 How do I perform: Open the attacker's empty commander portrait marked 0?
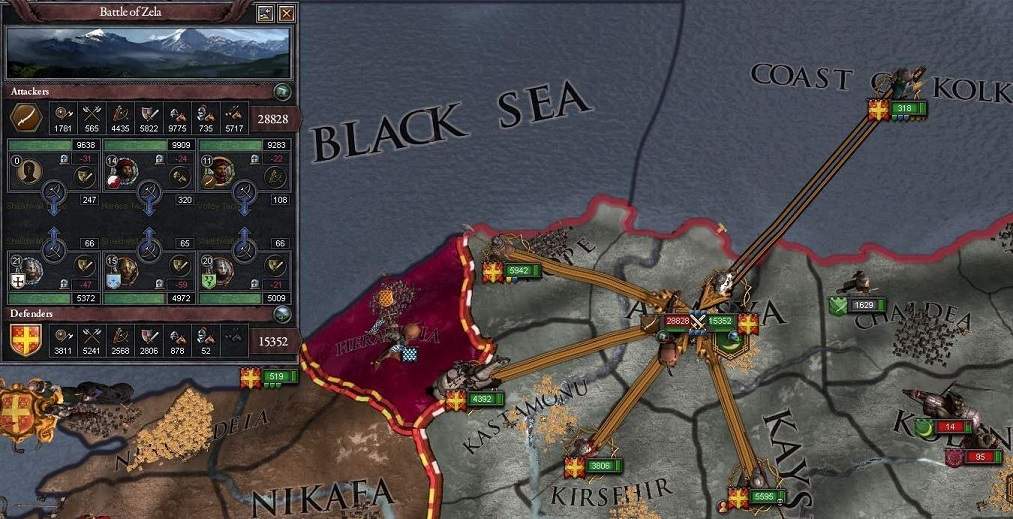28,175
